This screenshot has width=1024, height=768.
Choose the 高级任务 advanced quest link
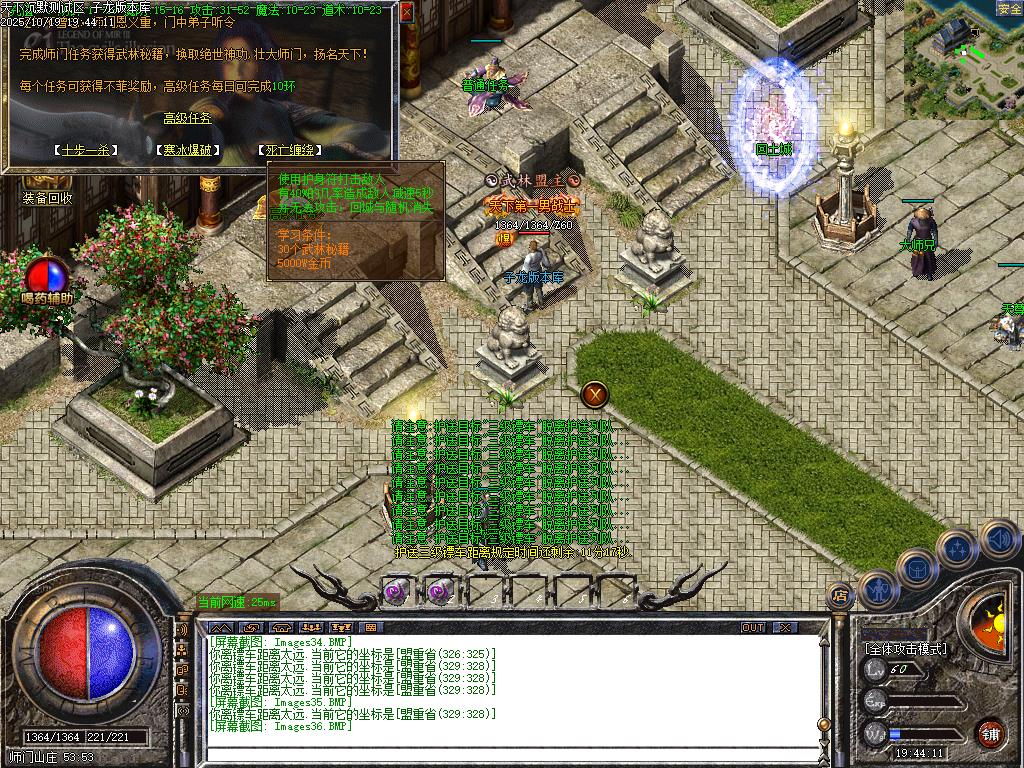188,118
